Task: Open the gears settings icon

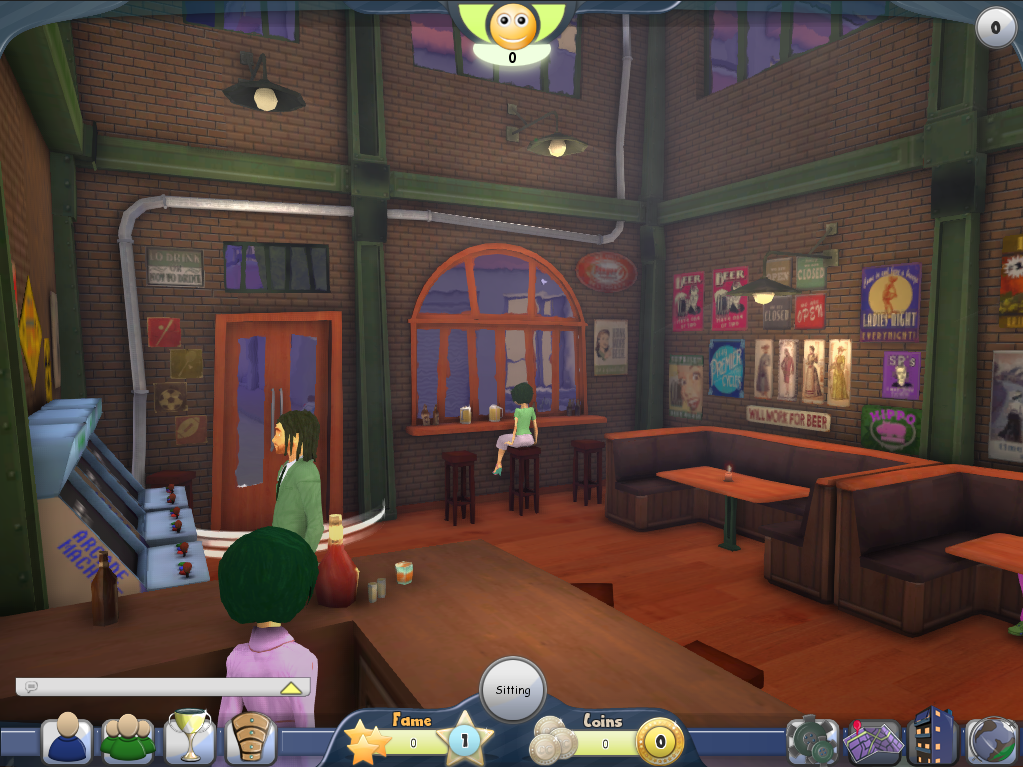Action: [x=810, y=741]
